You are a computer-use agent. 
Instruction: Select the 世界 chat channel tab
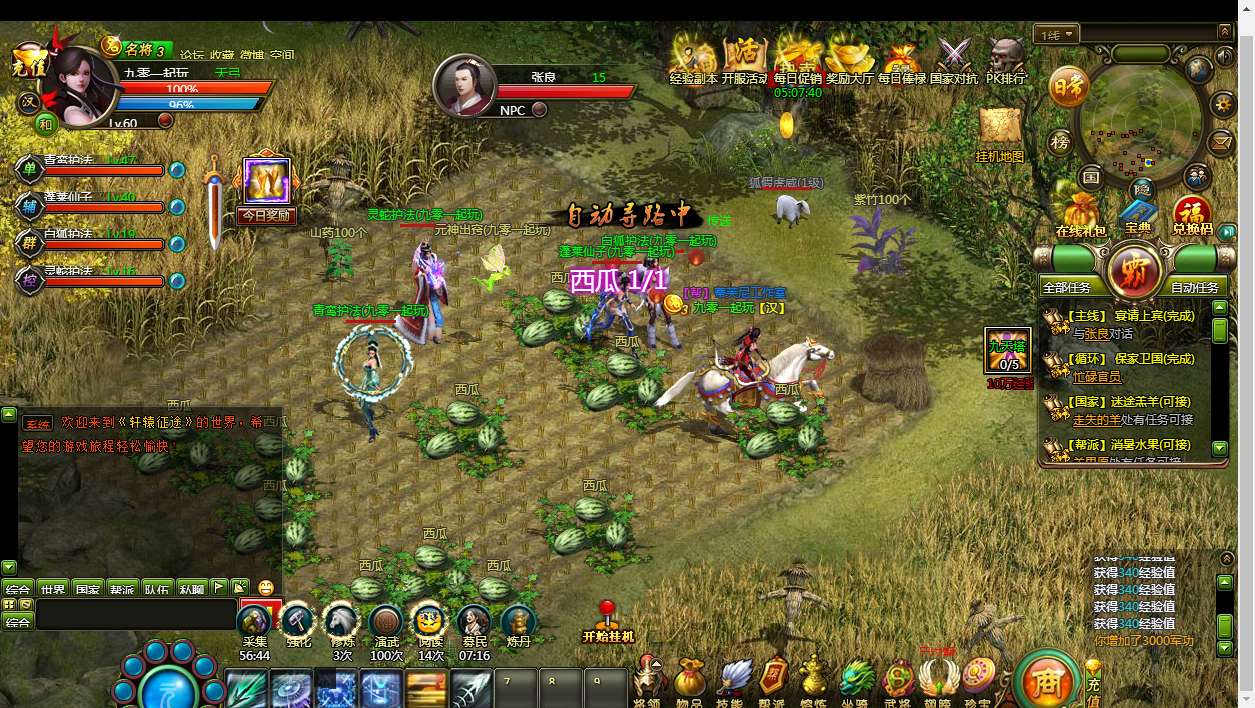tap(53, 589)
